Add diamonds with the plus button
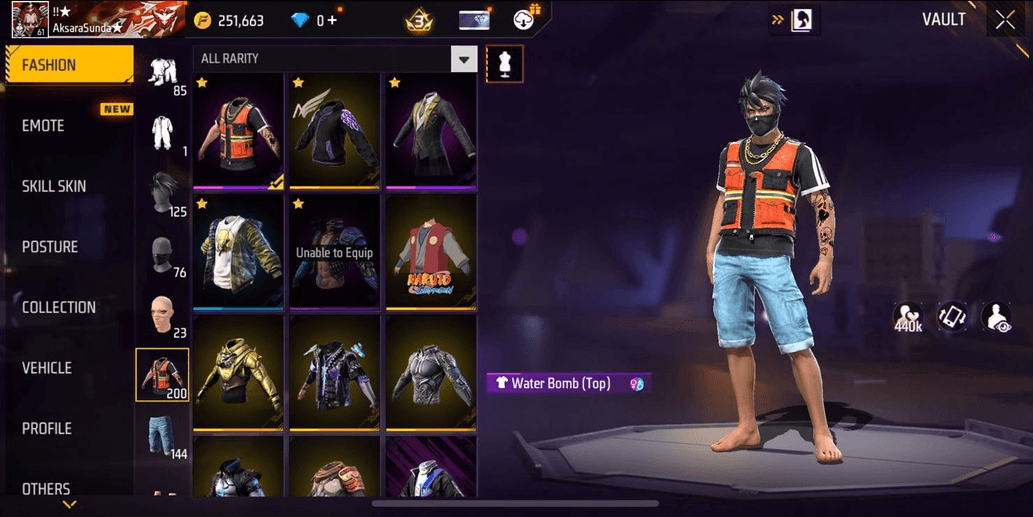1033x517 pixels. point(332,20)
